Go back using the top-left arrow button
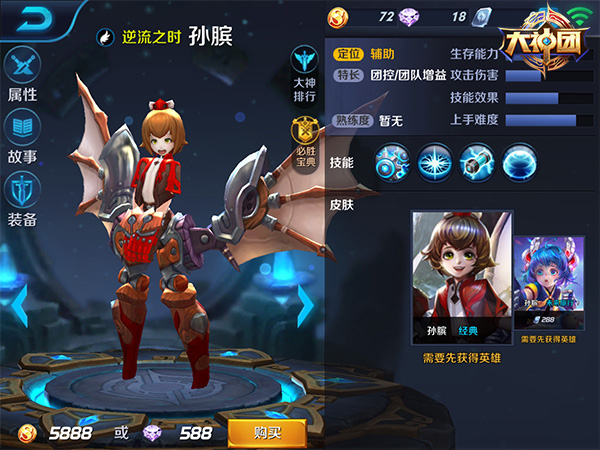Viewport: 600px width, 450px height. (x=28, y=17)
